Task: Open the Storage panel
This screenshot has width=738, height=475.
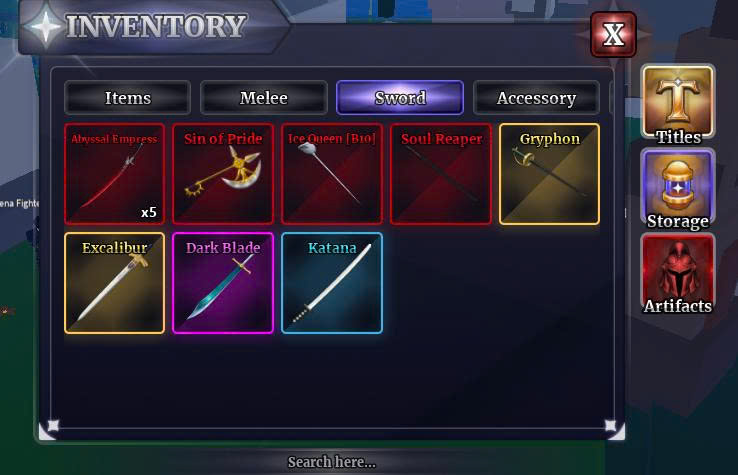Action: [x=678, y=189]
